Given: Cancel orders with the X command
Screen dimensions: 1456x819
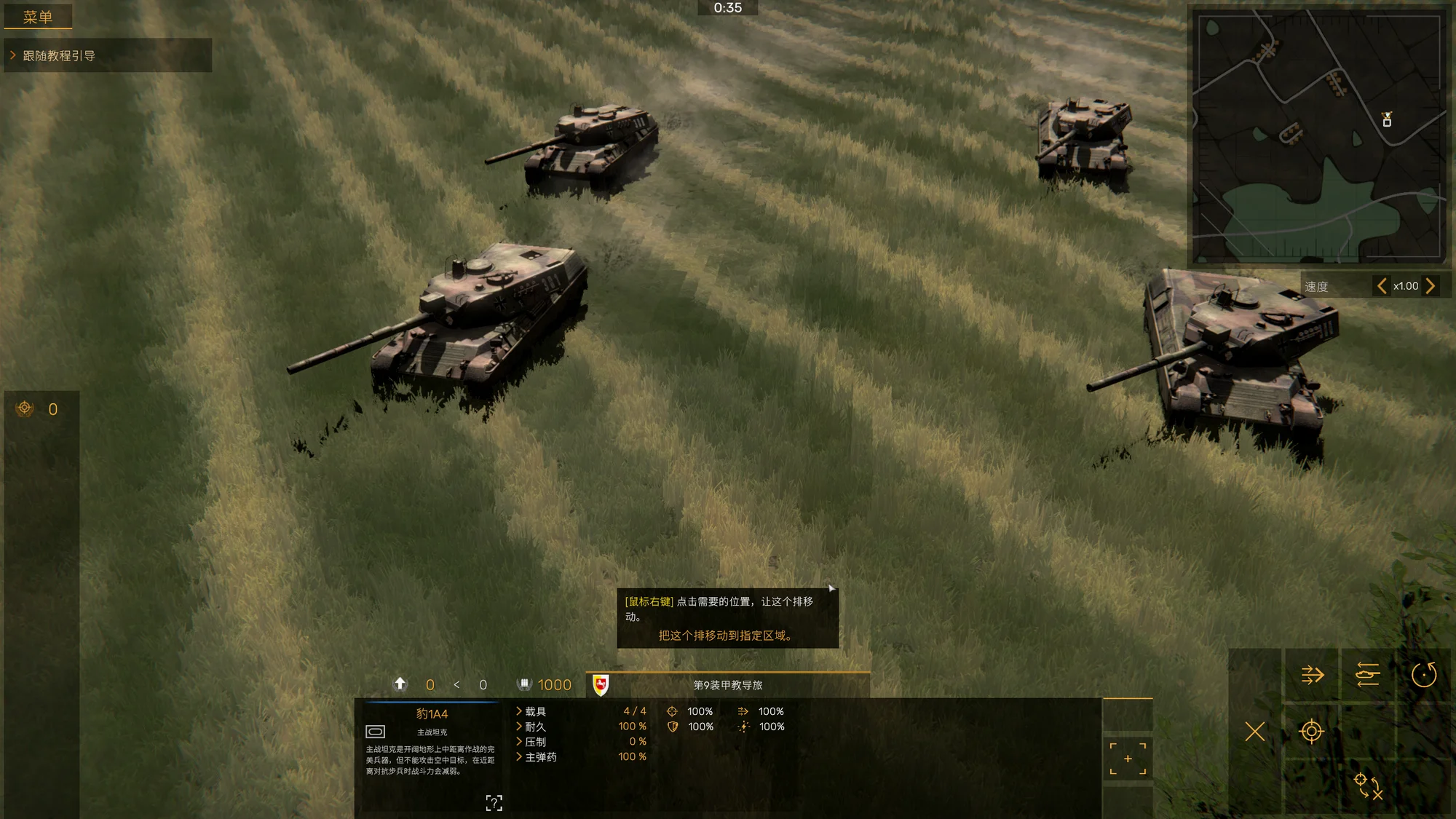Looking at the screenshot, I should click(x=1255, y=731).
